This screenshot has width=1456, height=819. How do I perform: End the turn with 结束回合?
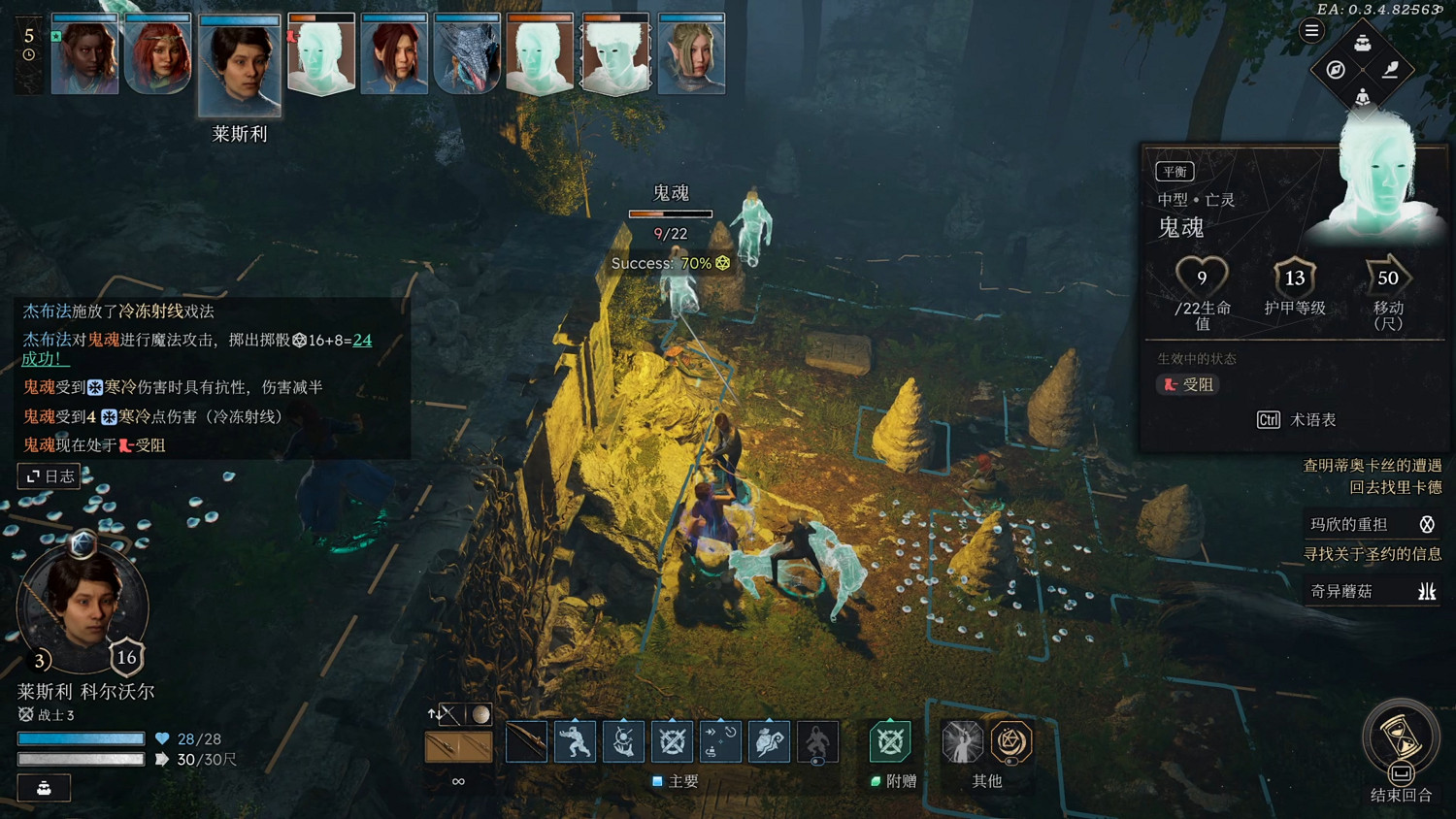click(x=1401, y=742)
